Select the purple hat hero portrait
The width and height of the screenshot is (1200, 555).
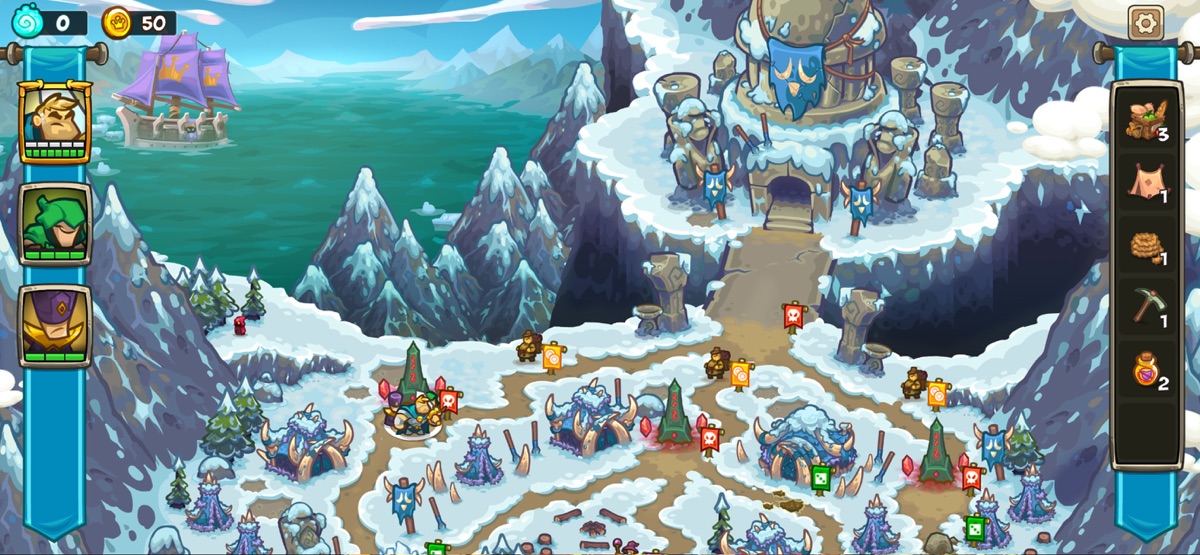[x=55, y=325]
